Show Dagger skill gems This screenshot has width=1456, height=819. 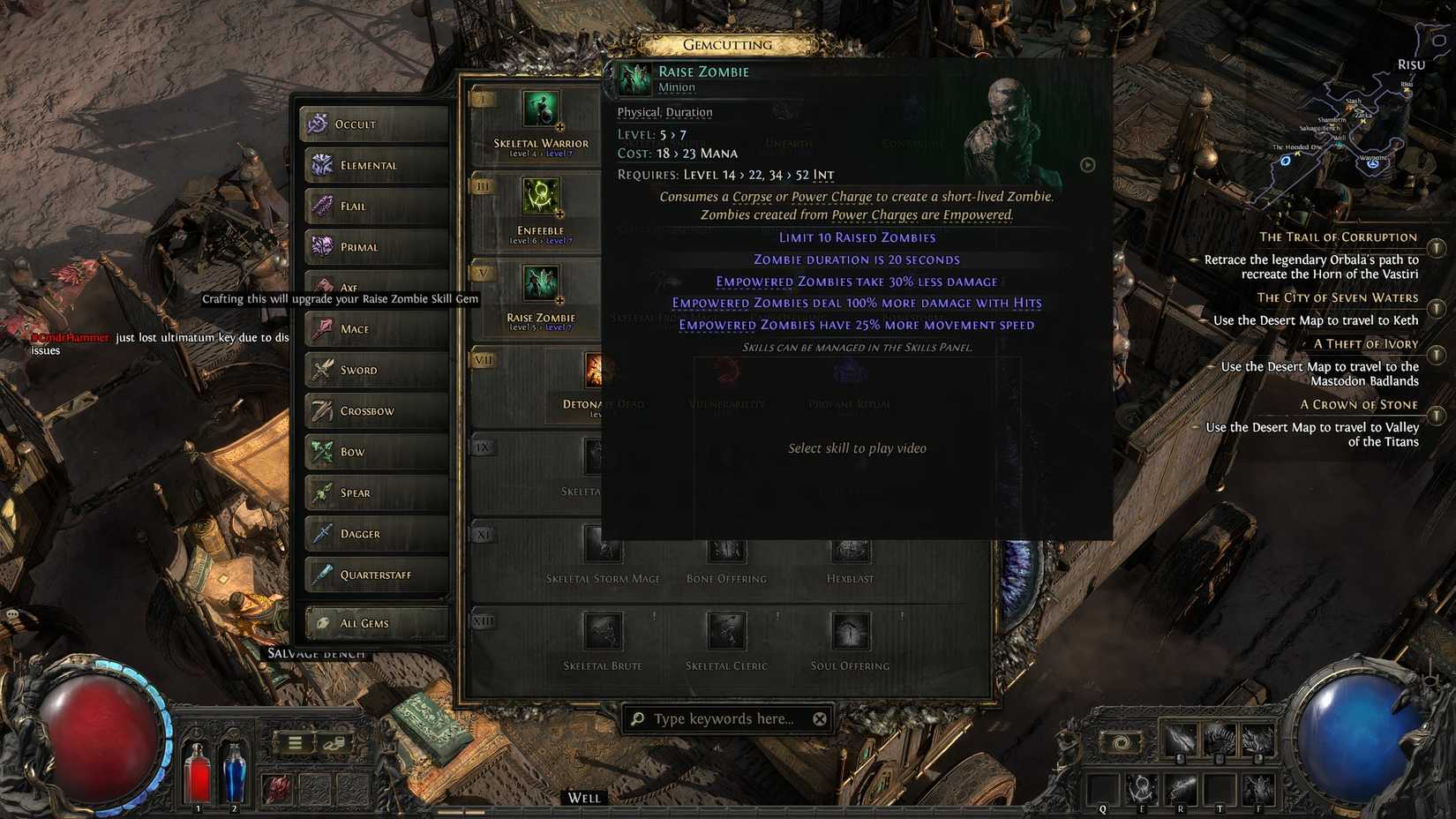375,534
